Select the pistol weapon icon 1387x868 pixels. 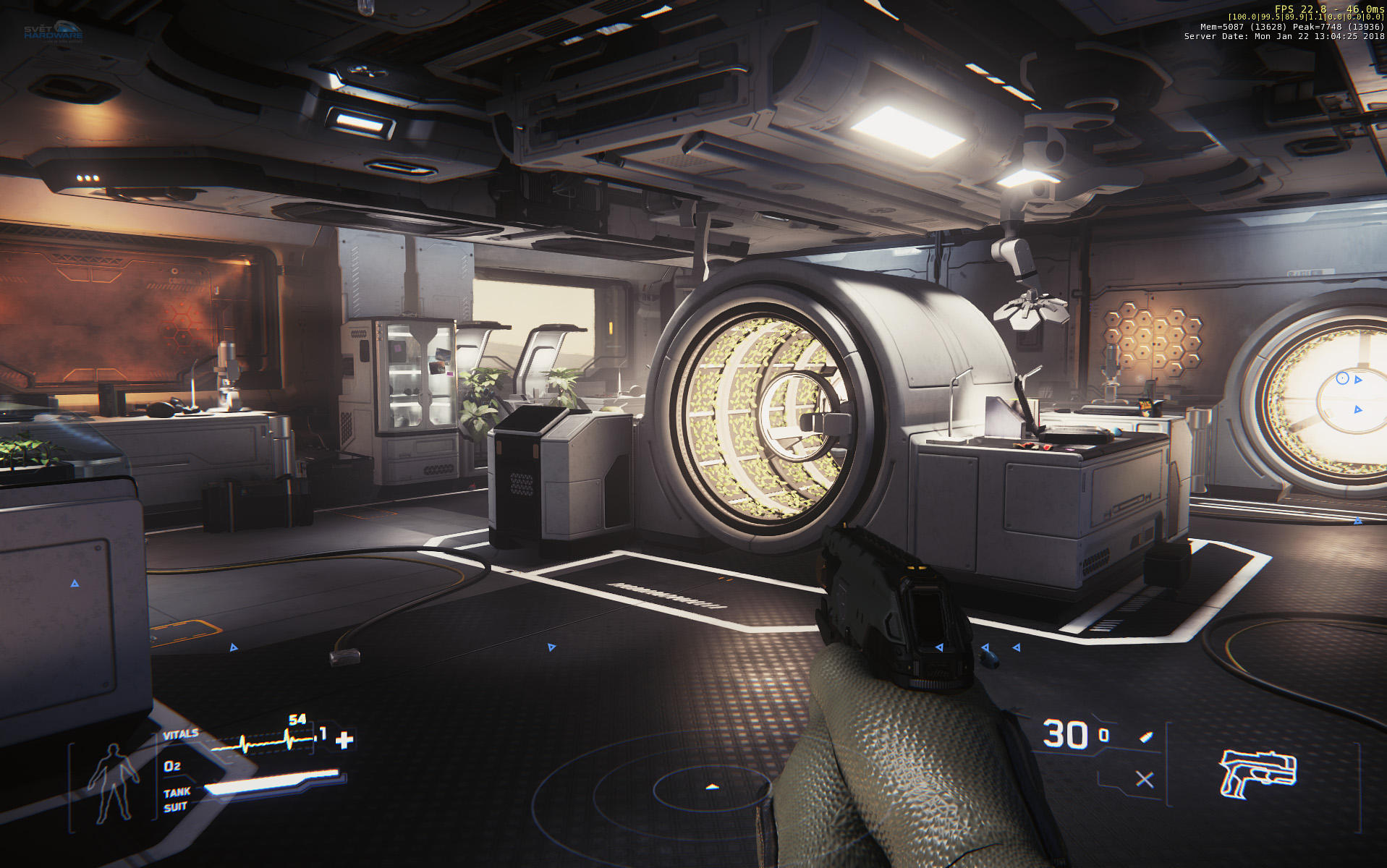pyautogui.click(x=1258, y=773)
